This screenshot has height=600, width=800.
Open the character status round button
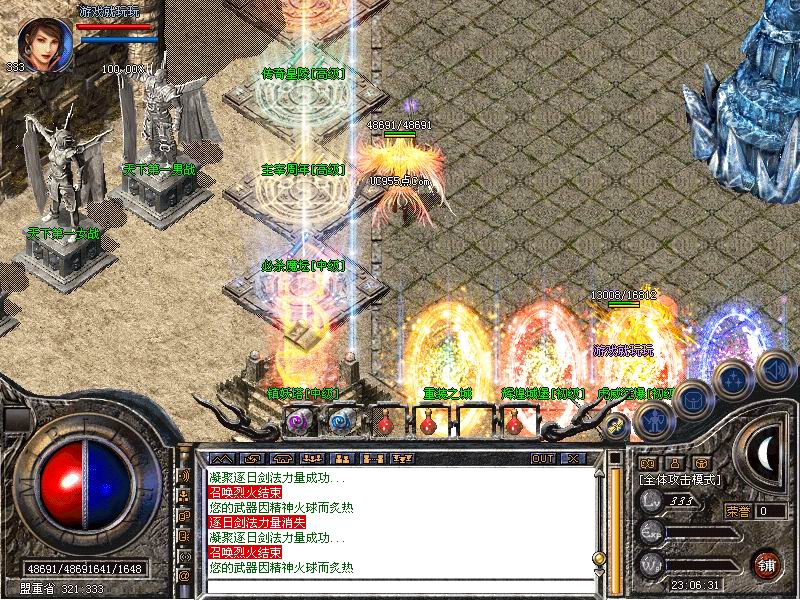point(654,419)
